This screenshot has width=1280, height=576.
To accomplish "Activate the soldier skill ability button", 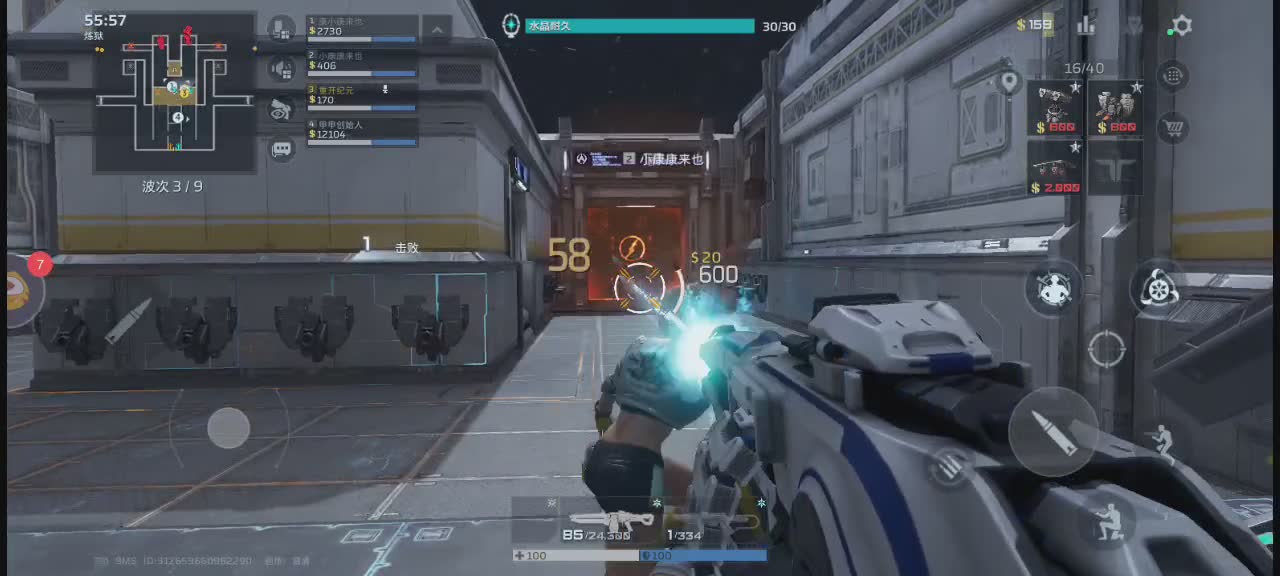I will (1052, 290).
